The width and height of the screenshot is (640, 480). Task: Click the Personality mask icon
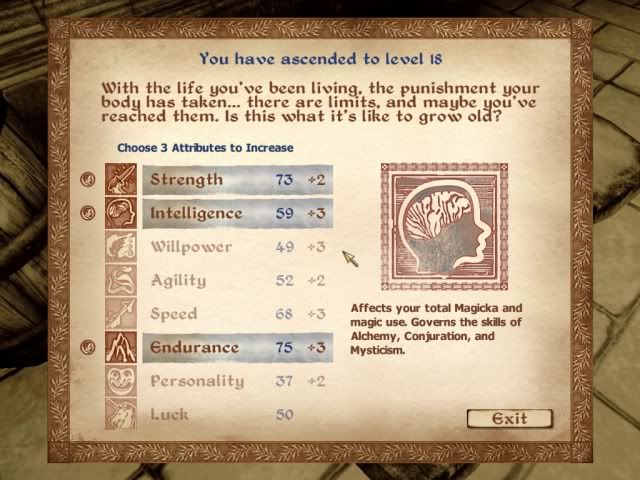[x=121, y=381]
